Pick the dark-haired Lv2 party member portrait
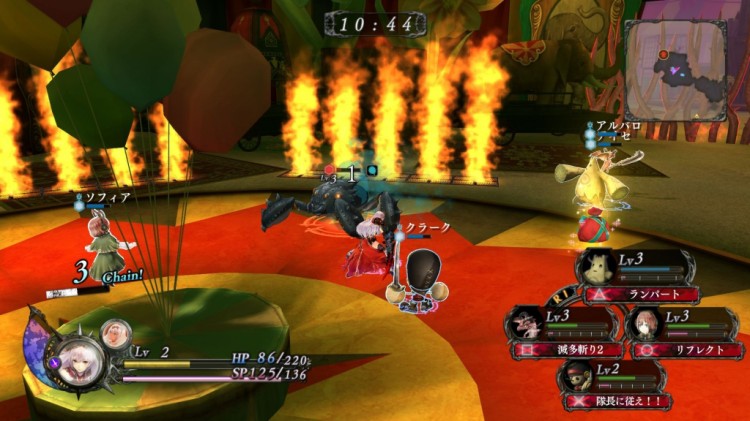The width and height of the screenshot is (750, 421). click(x=576, y=376)
